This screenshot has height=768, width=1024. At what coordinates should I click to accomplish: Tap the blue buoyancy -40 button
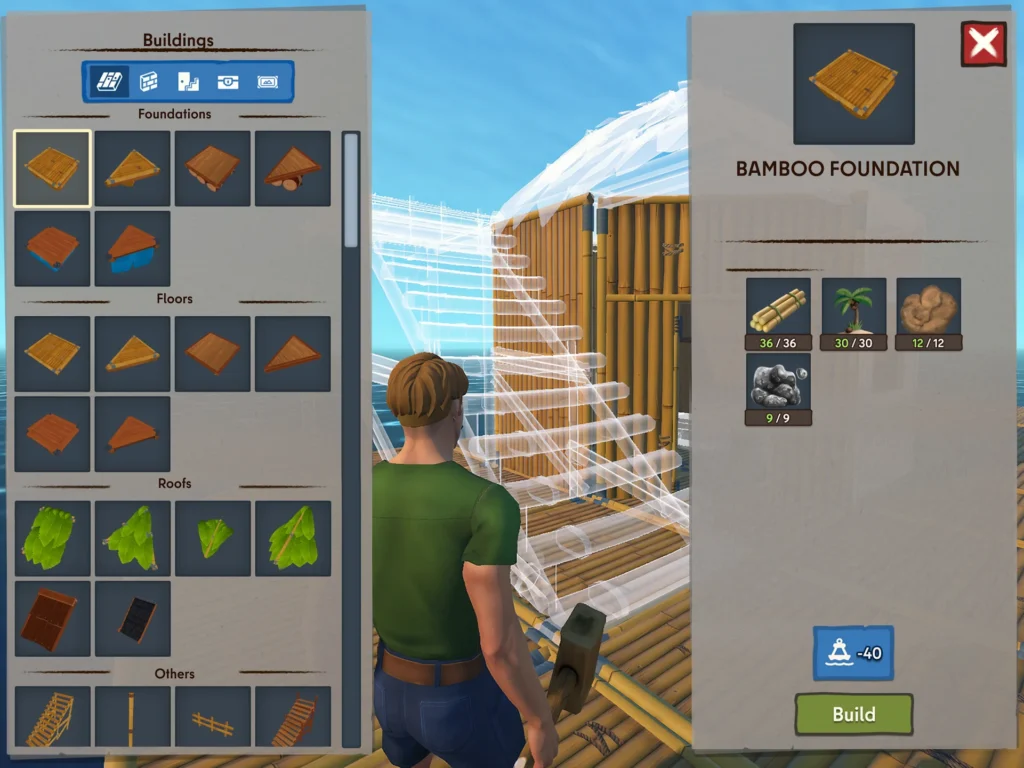click(853, 653)
